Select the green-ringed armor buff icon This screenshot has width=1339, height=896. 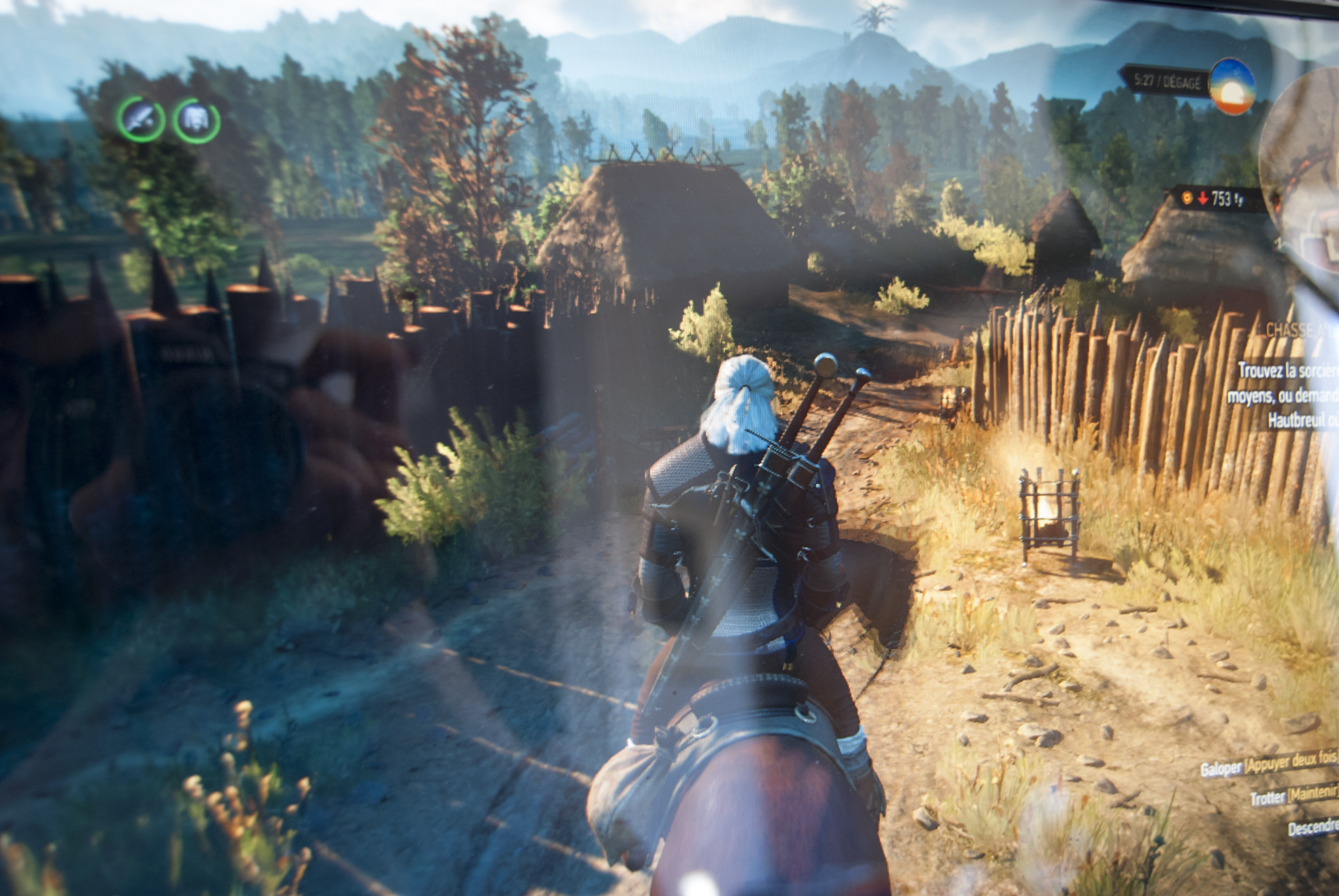[x=196, y=120]
